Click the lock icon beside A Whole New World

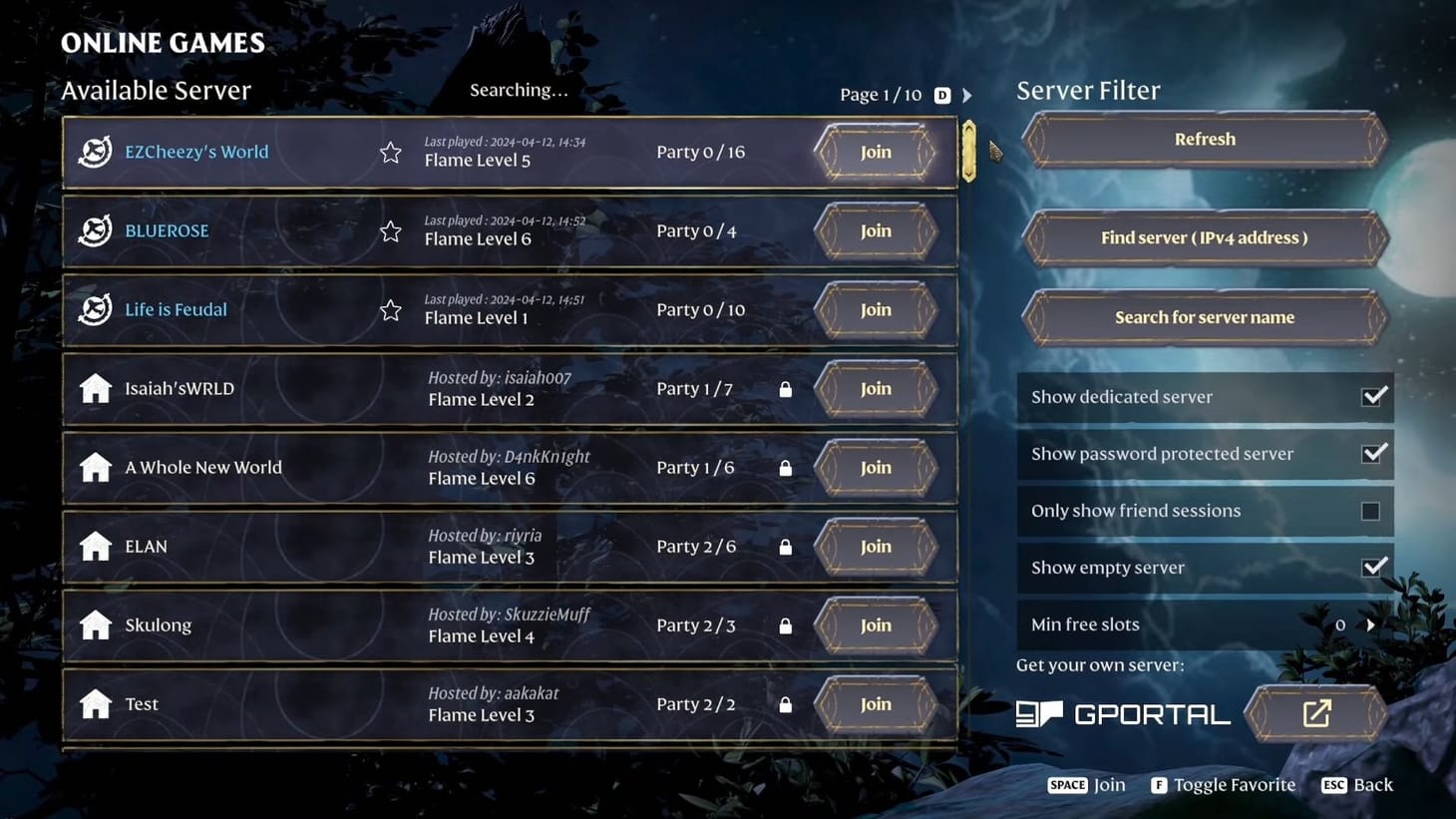[785, 467]
